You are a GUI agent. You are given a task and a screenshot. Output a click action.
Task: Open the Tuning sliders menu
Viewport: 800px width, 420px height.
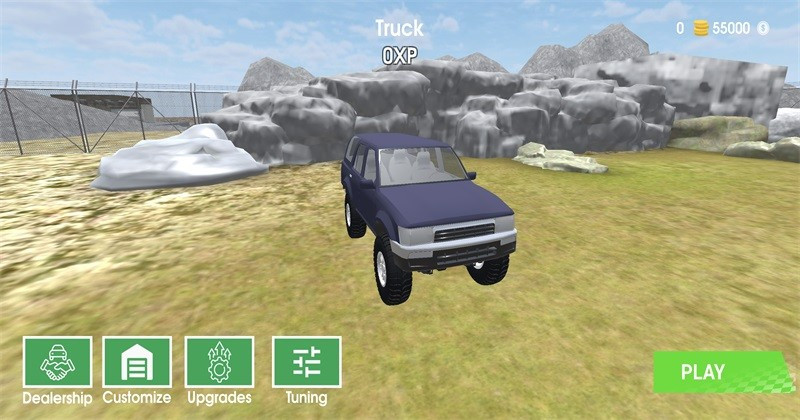[306, 362]
